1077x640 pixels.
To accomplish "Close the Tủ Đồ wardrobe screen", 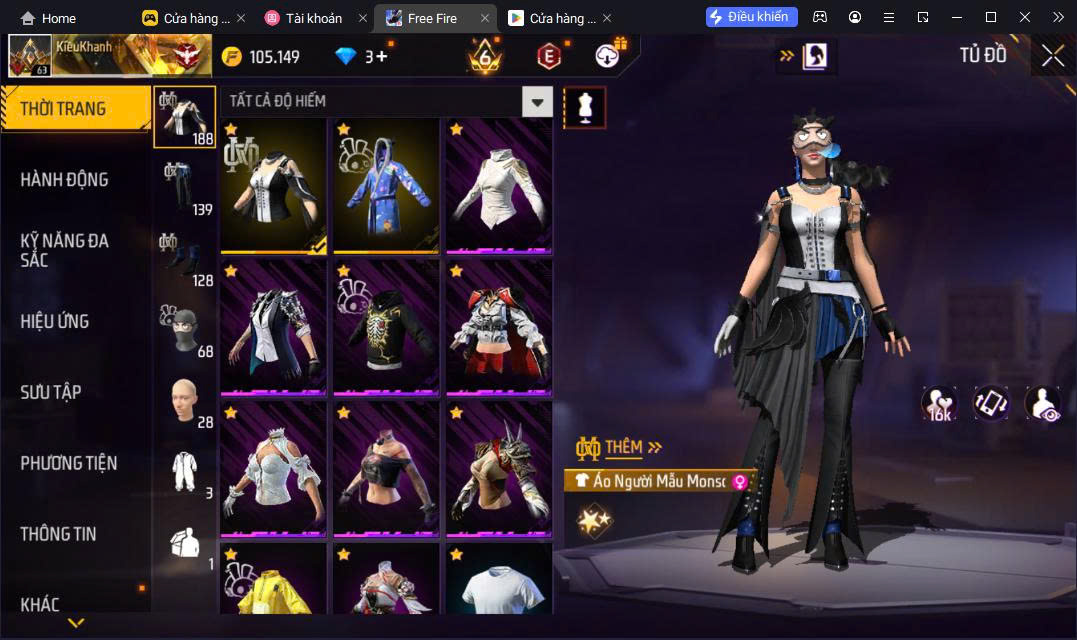I will click(1052, 56).
